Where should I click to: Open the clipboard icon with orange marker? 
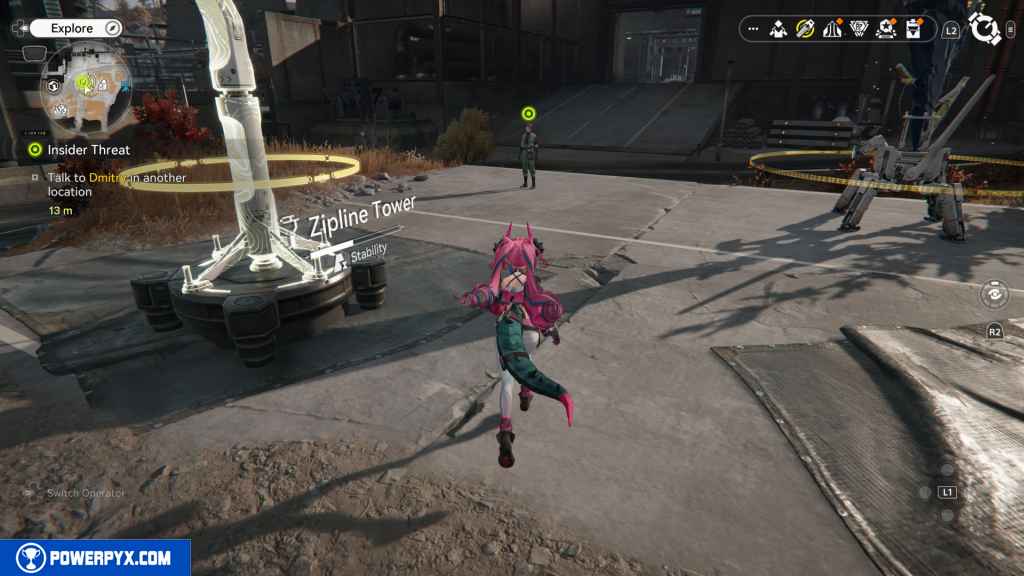912,29
